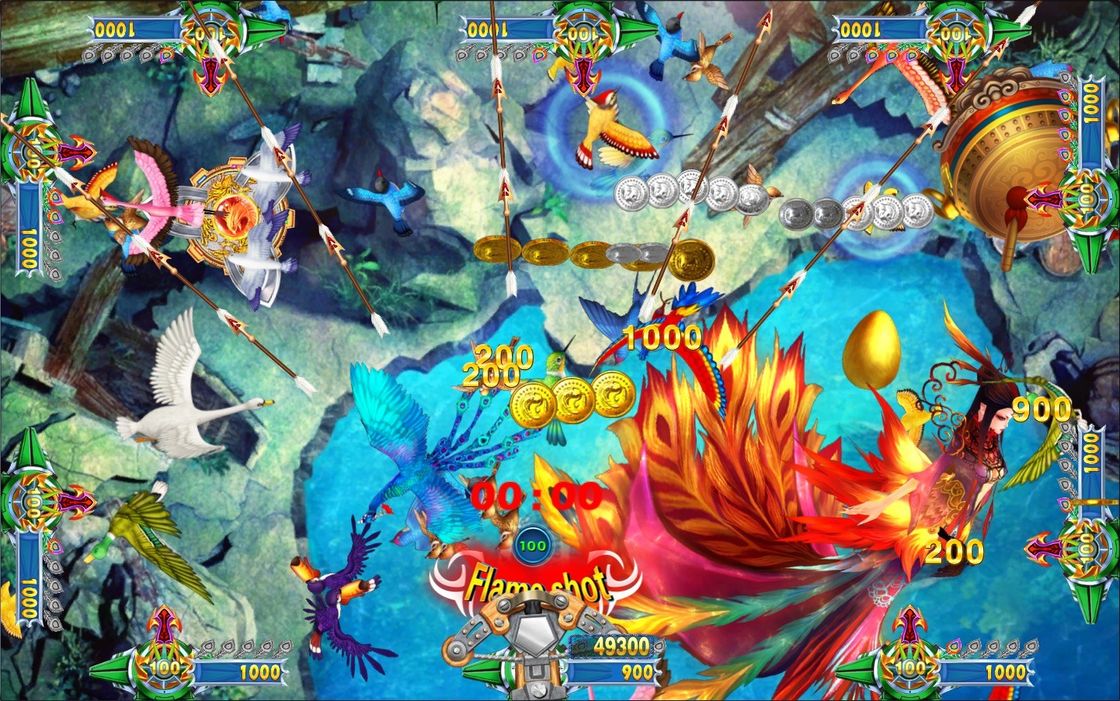Click the round blue 100 bet badge
Screen dimensions: 1120x701
[536, 546]
